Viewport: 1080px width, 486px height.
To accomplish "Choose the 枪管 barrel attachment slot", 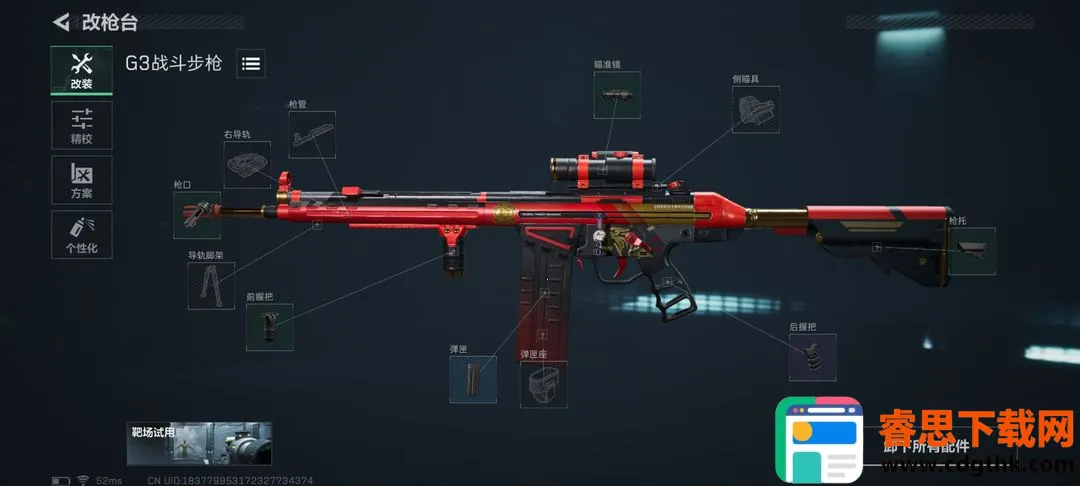I will point(312,134).
